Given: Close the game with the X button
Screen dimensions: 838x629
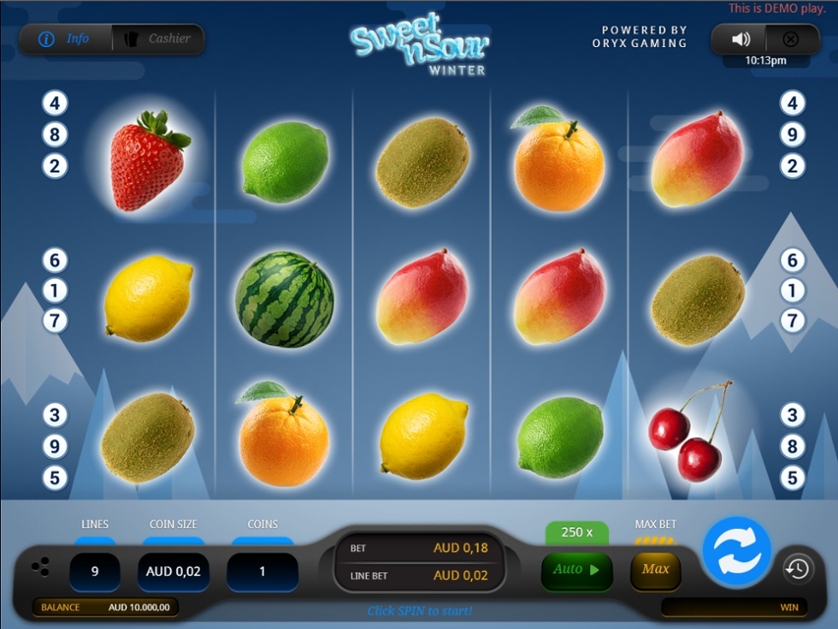Looking at the screenshot, I should pyautogui.click(x=791, y=39).
